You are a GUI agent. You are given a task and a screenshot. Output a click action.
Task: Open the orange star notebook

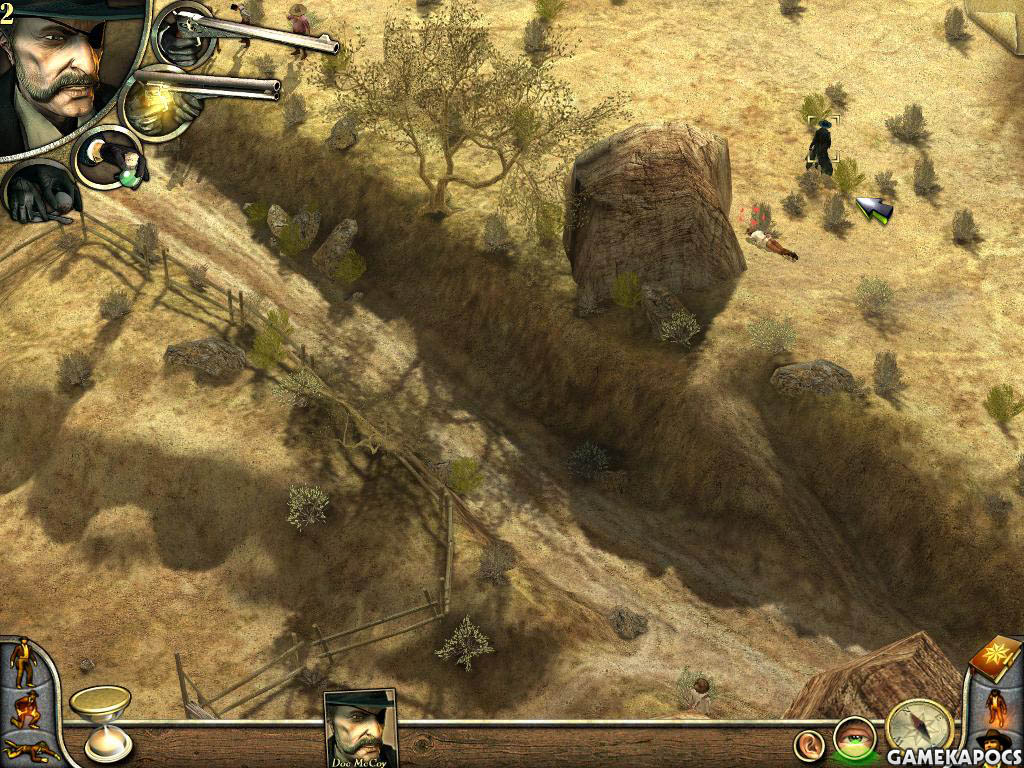click(x=995, y=659)
